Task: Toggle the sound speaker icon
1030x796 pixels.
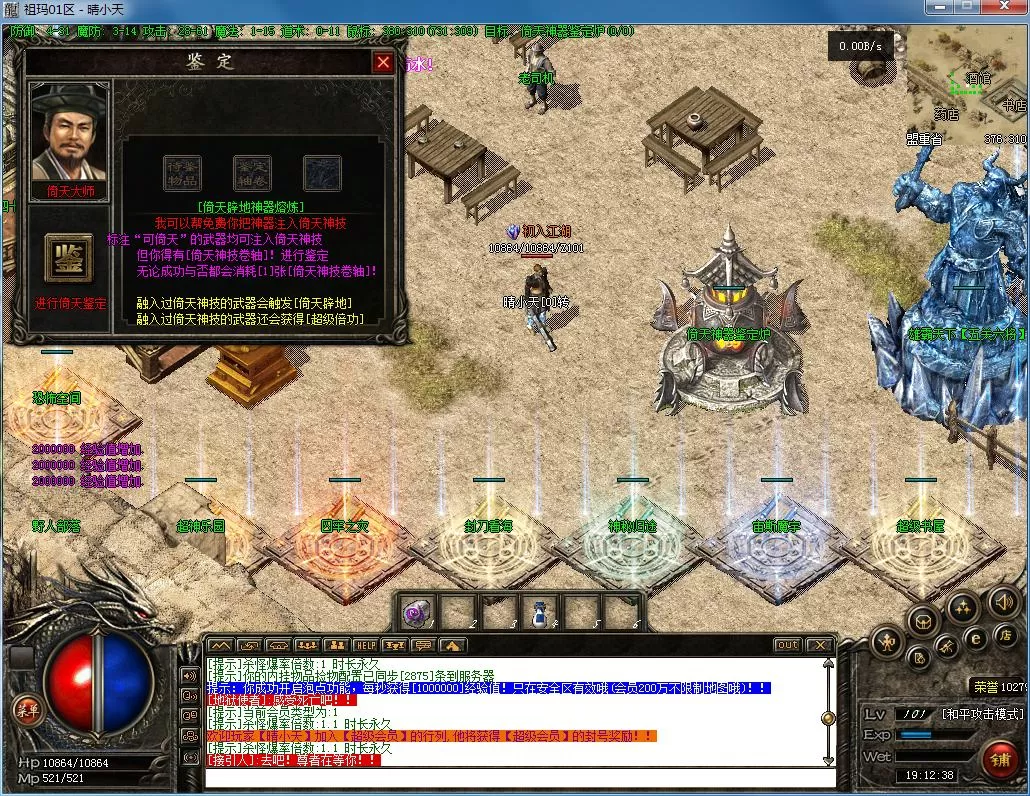Action: pyautogui.click(x=1003, y=601)
